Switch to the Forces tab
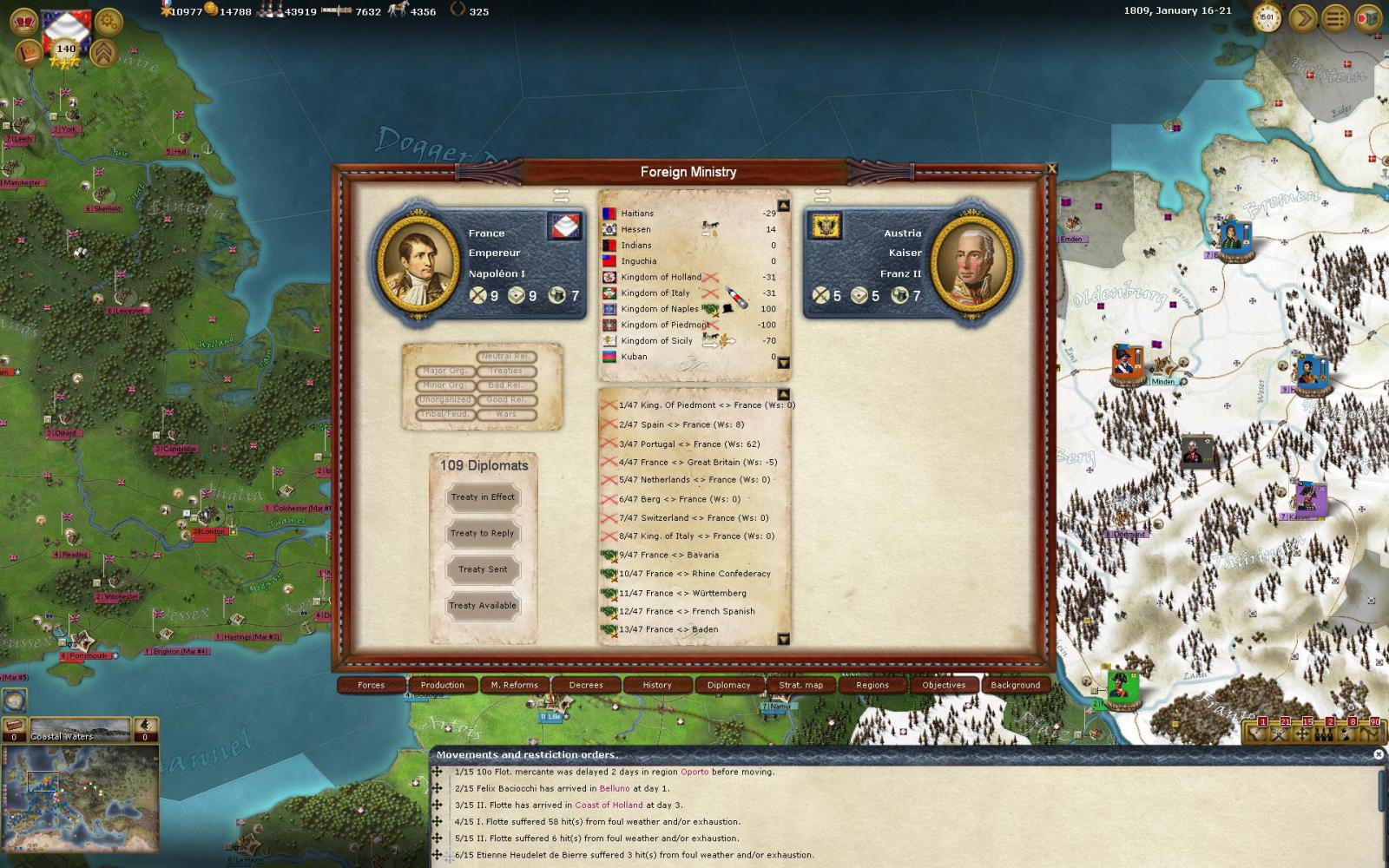 coord(372,685)
